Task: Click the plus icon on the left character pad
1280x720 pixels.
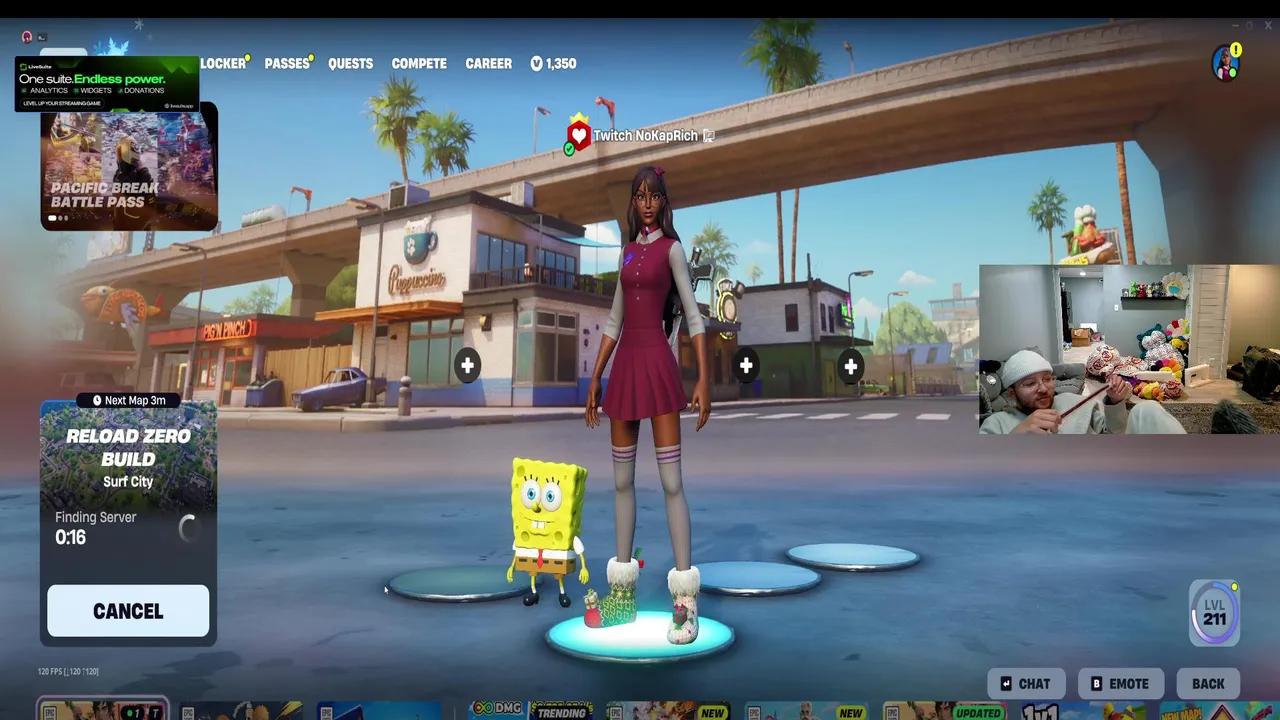Action: coord(467,366)
